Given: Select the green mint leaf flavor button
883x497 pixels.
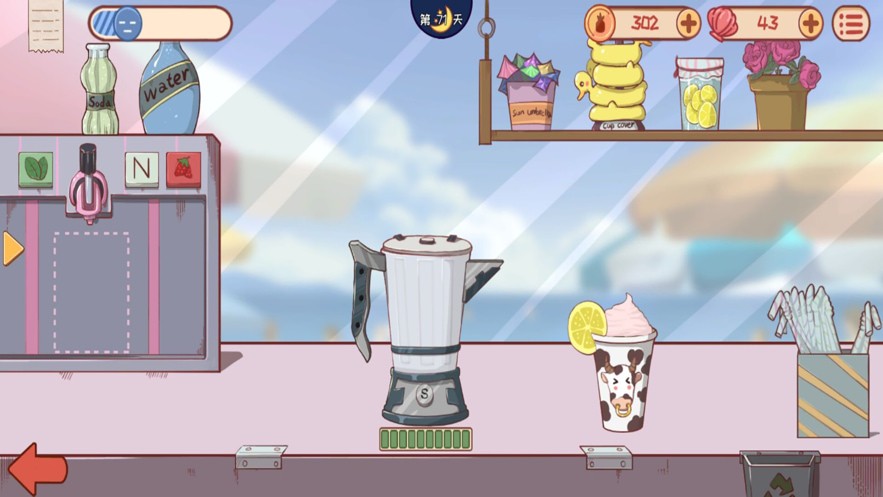Looking at the screenshot, I should pos(36,169).
